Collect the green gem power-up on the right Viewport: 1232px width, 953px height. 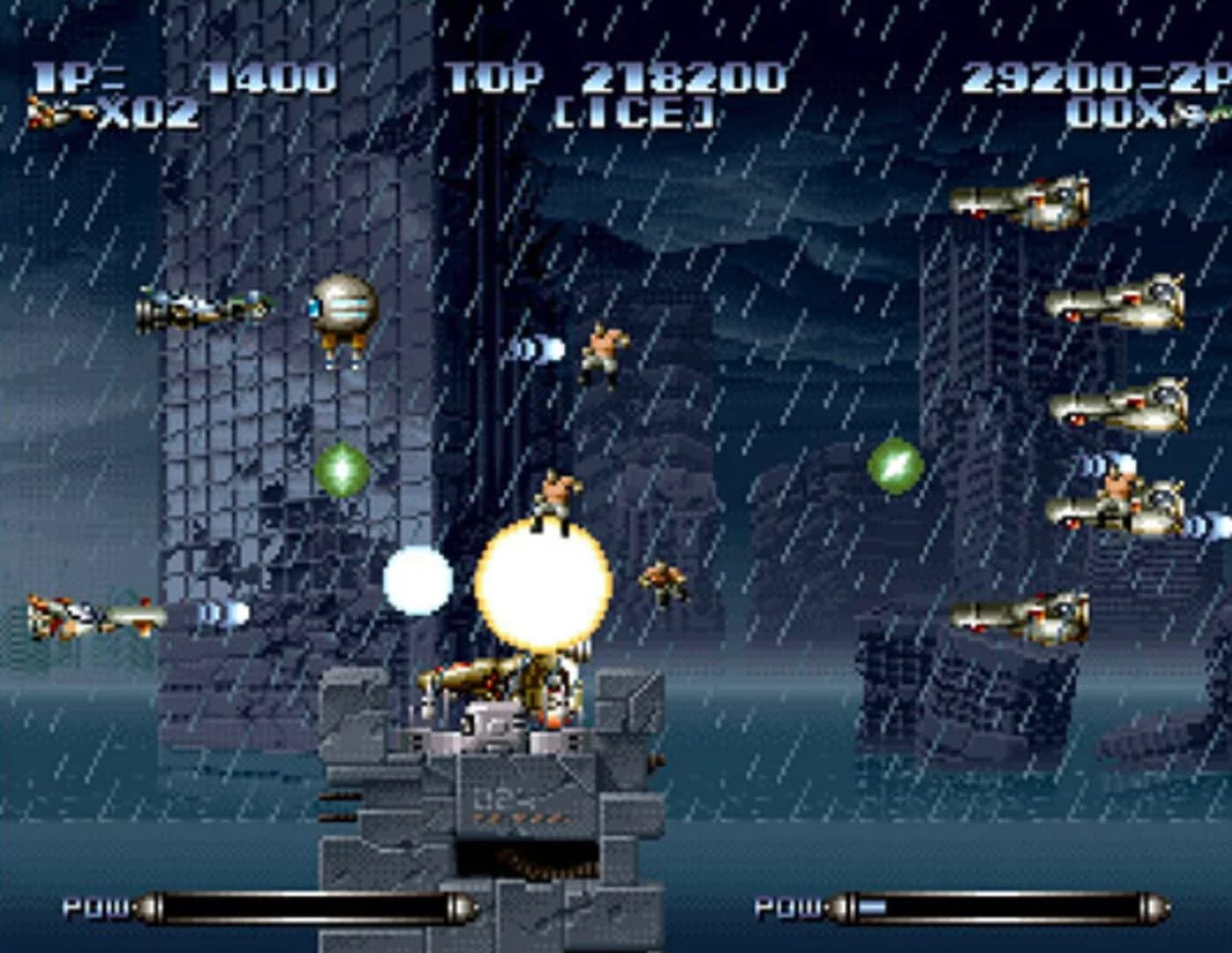pyautogui.click(x=894, y=462)
